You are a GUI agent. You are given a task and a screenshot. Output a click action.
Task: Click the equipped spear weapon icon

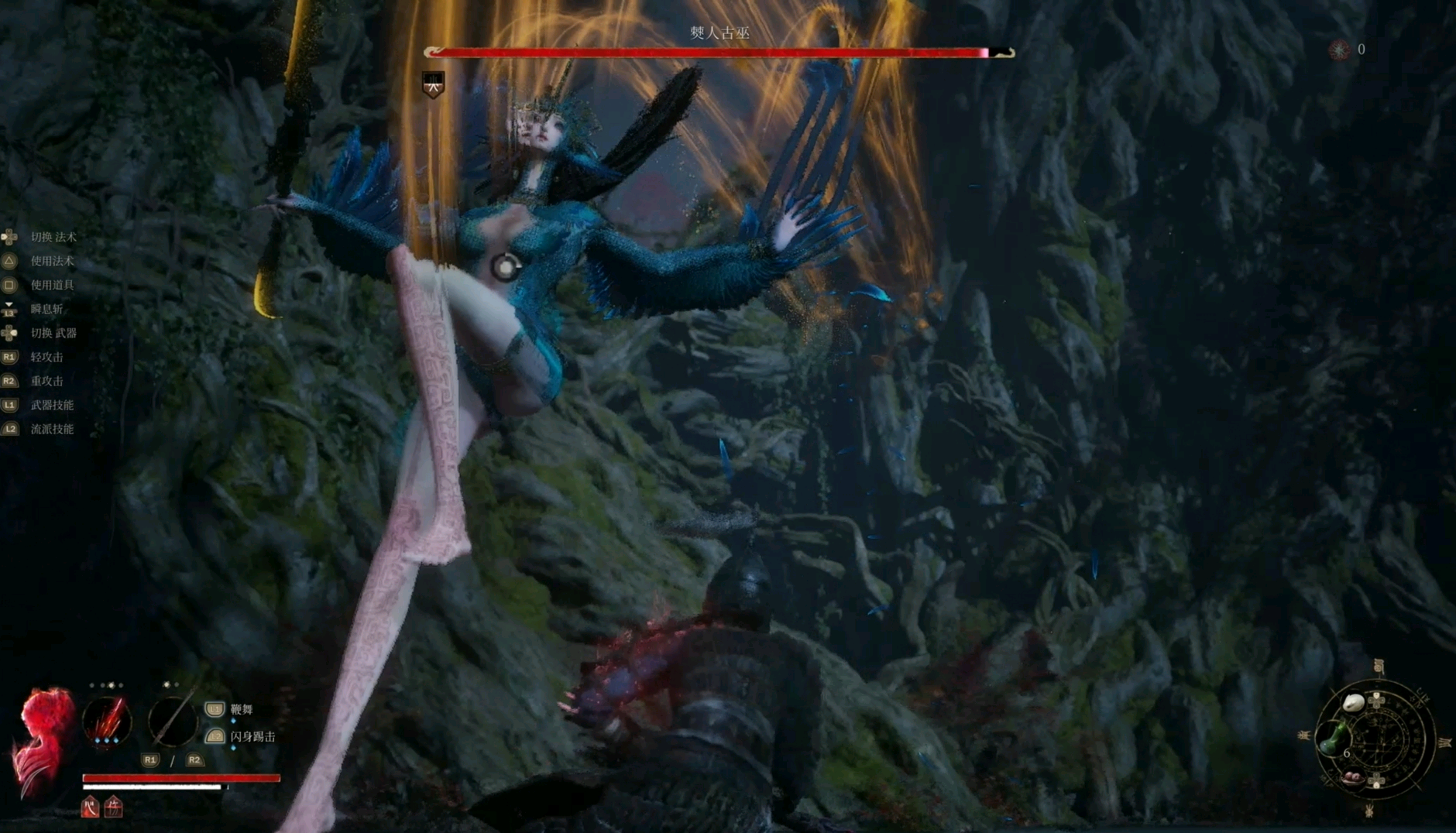coord(172,720)
